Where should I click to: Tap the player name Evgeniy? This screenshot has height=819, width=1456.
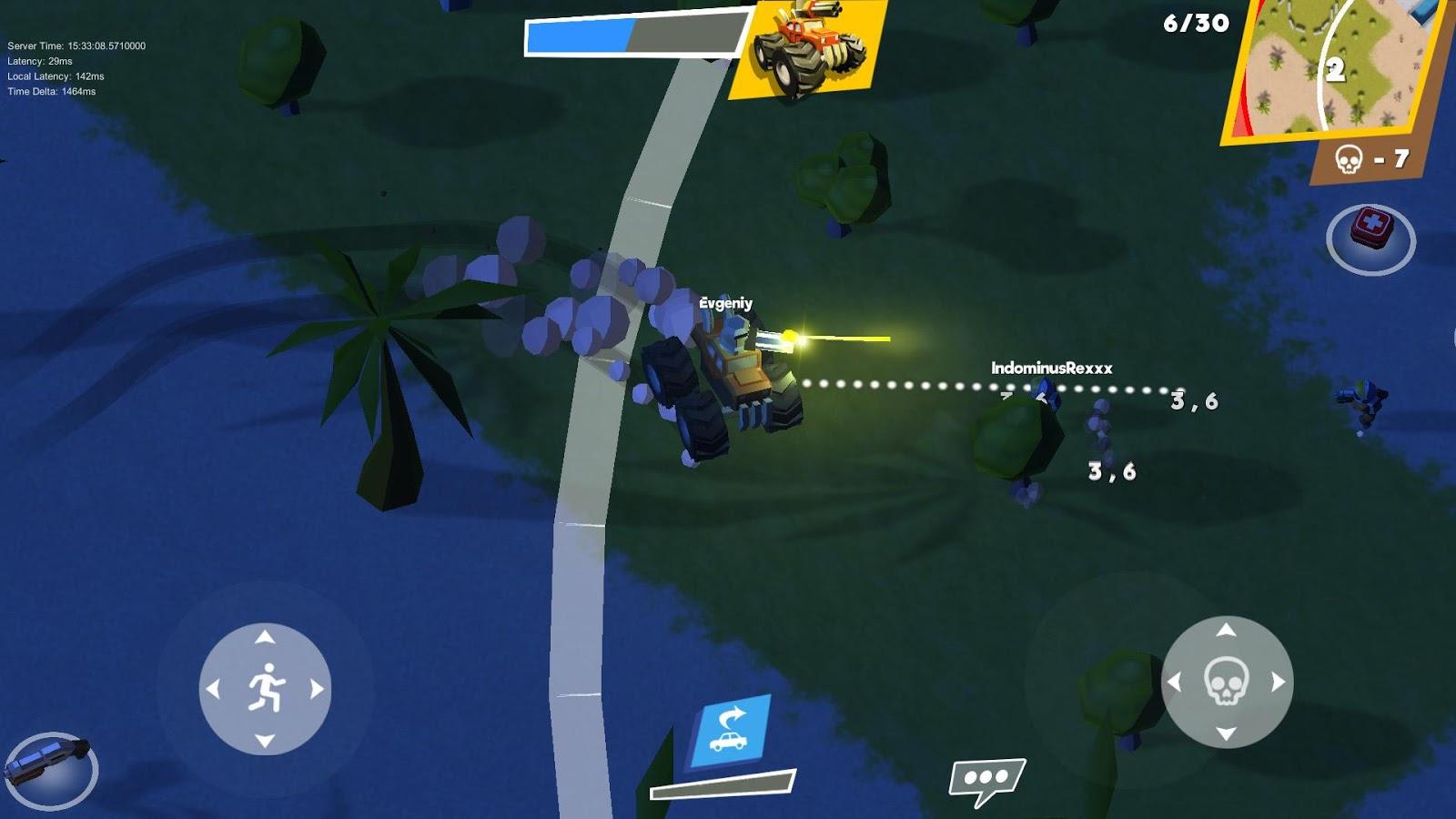(725, 304)
